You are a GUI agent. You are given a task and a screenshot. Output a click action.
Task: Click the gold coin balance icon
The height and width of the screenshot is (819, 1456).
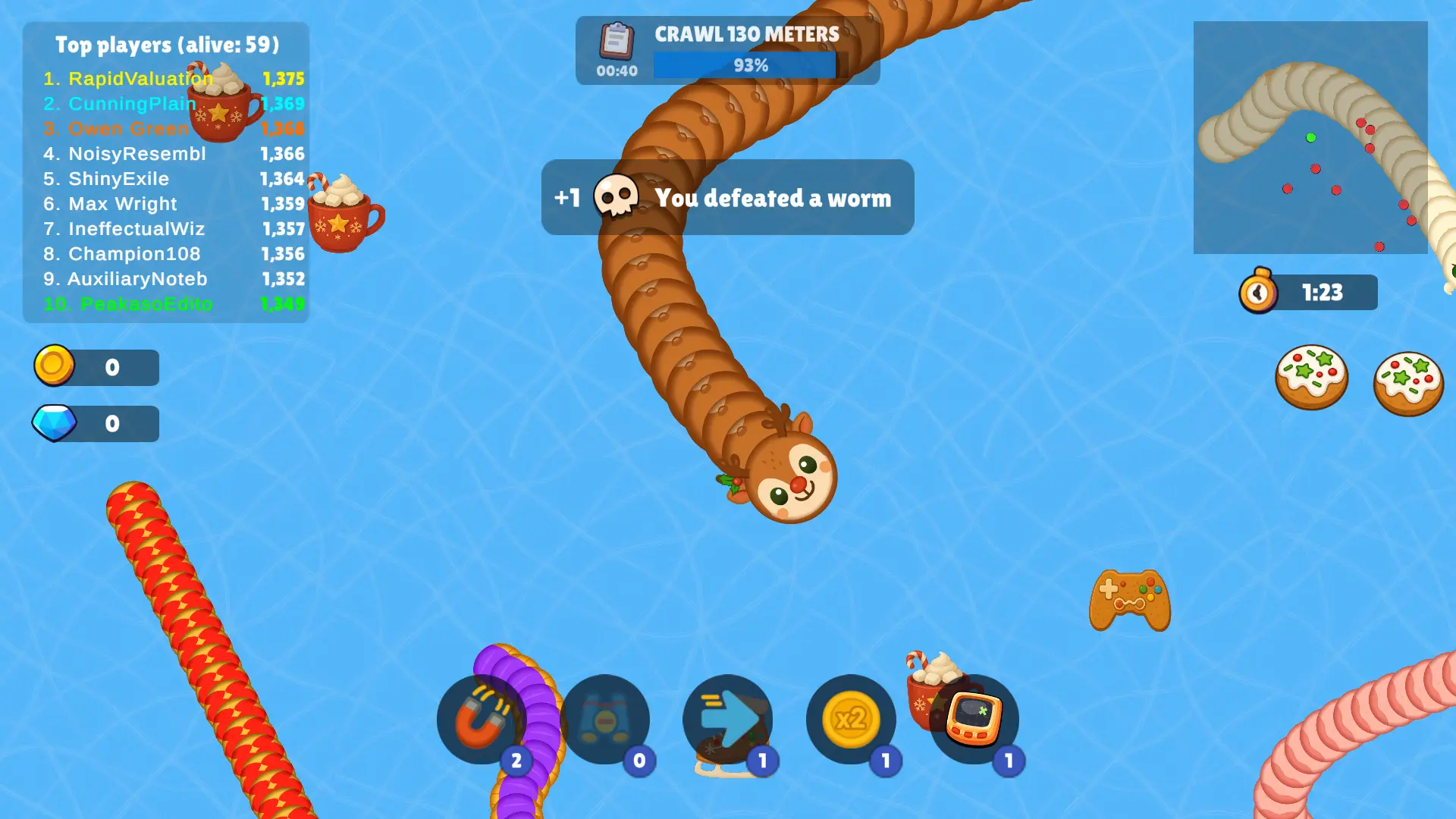(x=55, y=366)
